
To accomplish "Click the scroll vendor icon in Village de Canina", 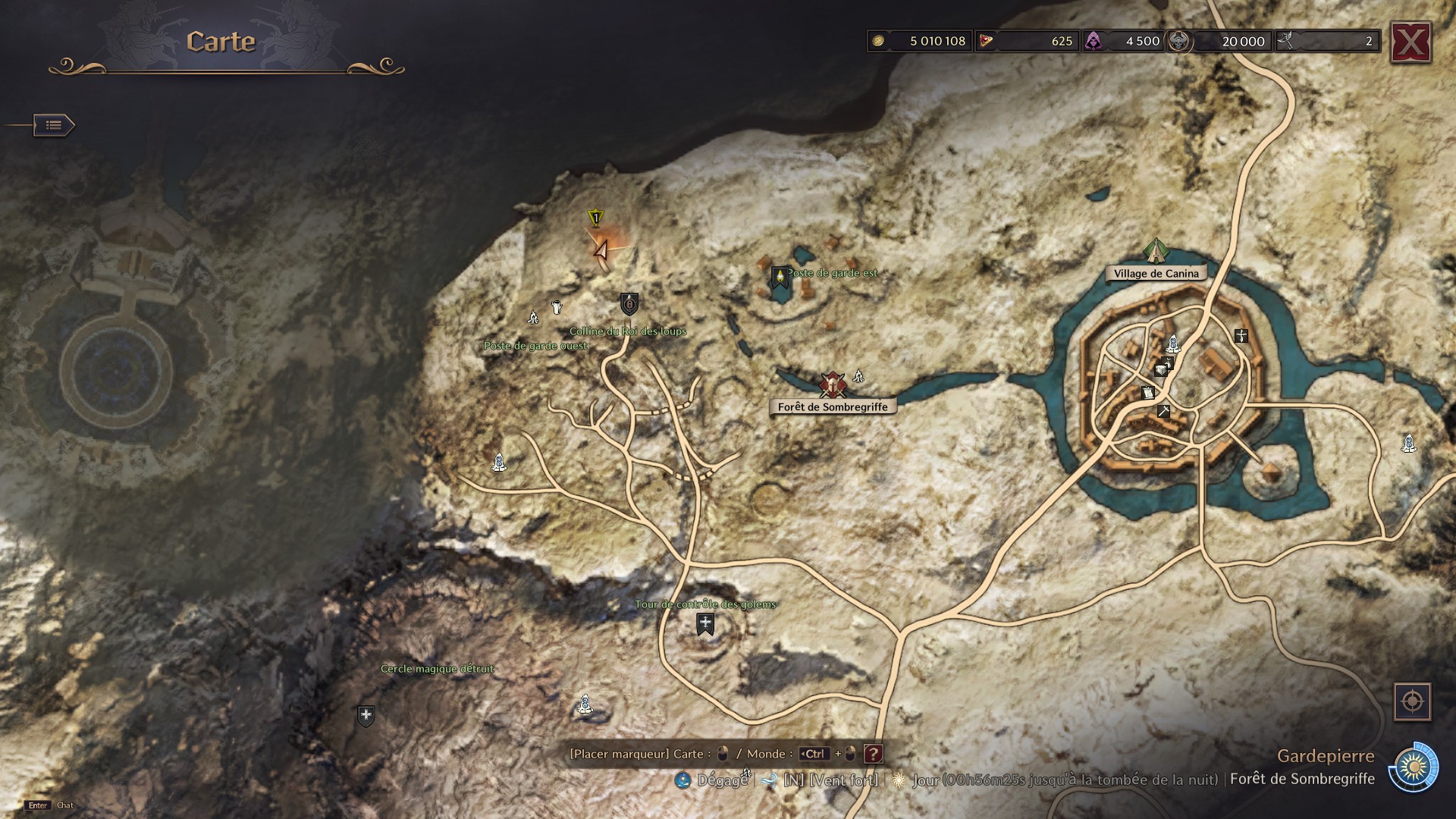I will 1148,393.
